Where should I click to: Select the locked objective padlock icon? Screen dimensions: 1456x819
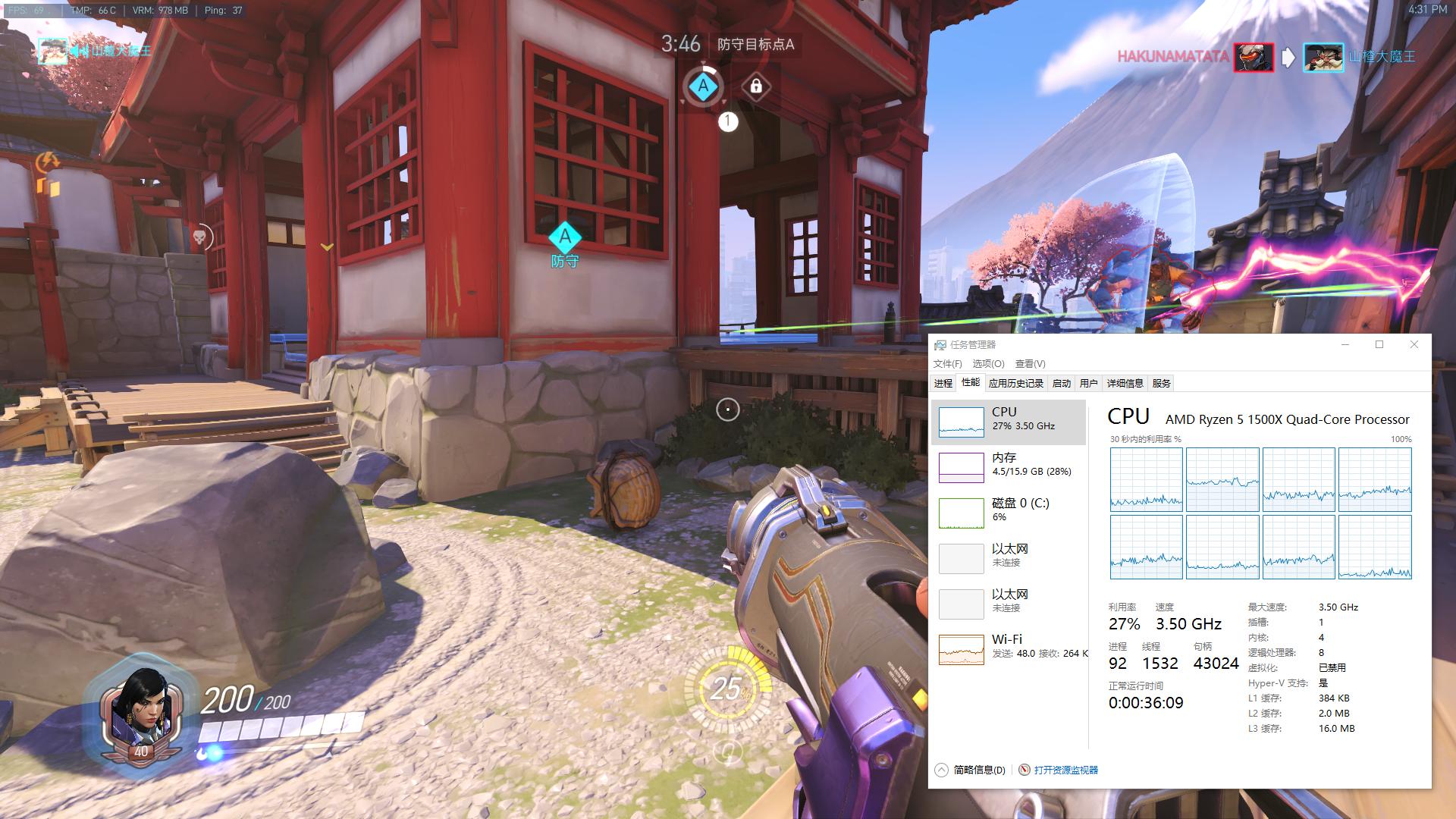(755, 86)
